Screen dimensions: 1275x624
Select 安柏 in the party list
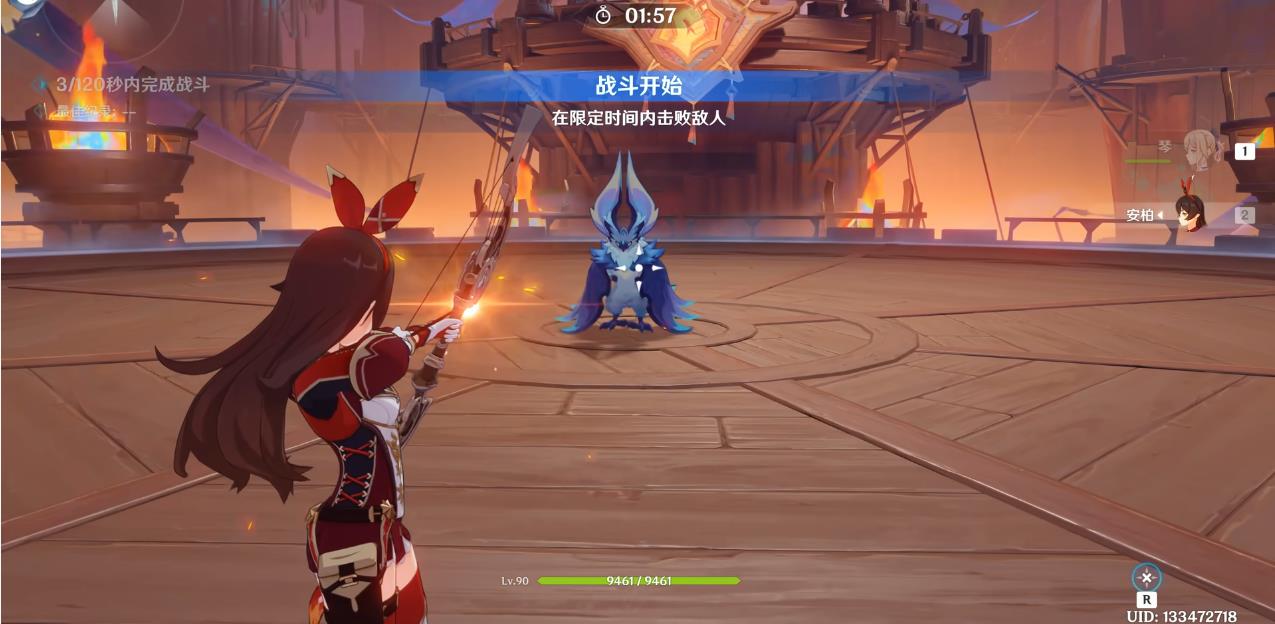point(1188,214)
